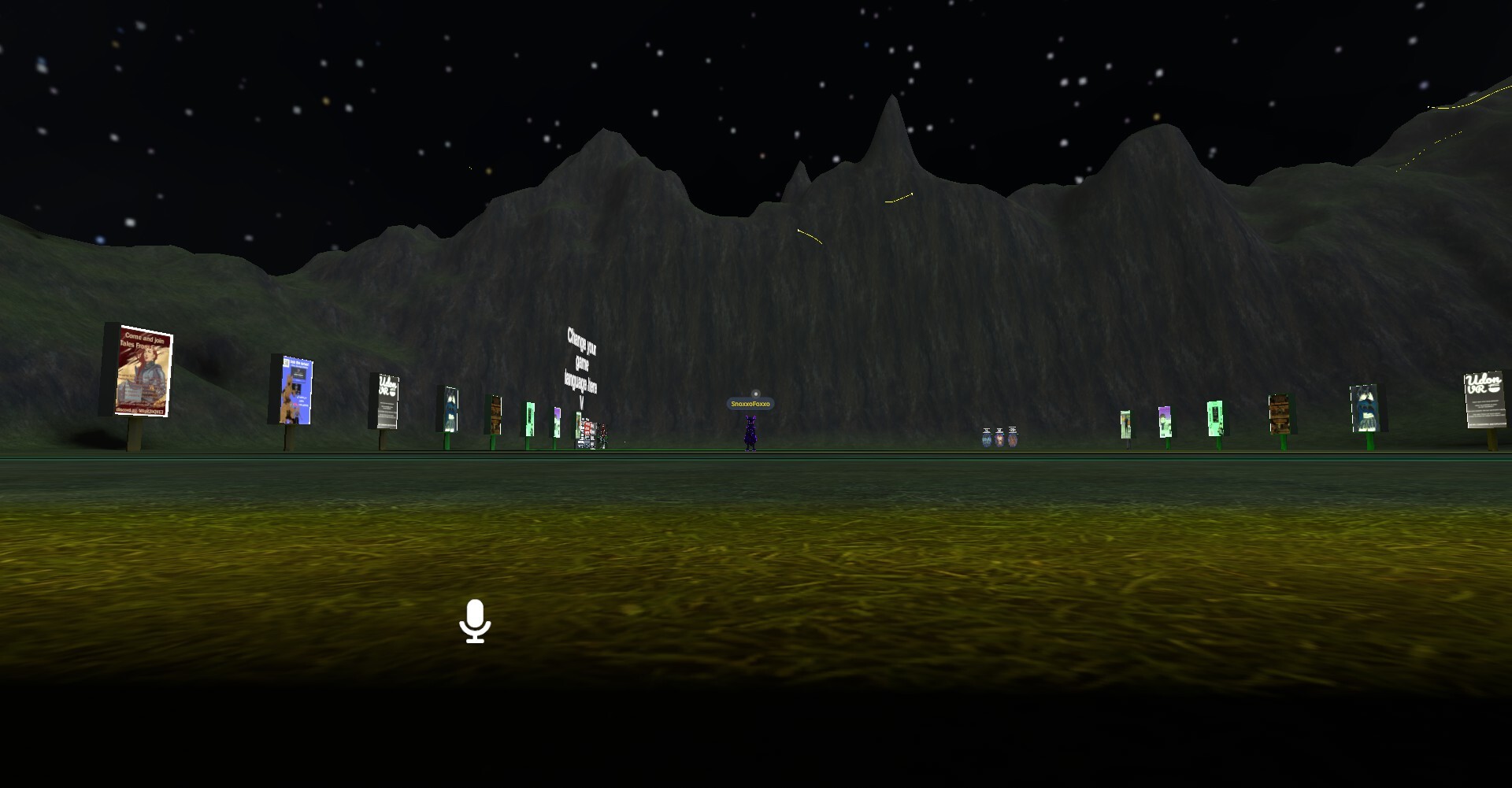Toggle the white microphone icon
The width and height of the screenshot is (1512, 788).
coord(475,620)
